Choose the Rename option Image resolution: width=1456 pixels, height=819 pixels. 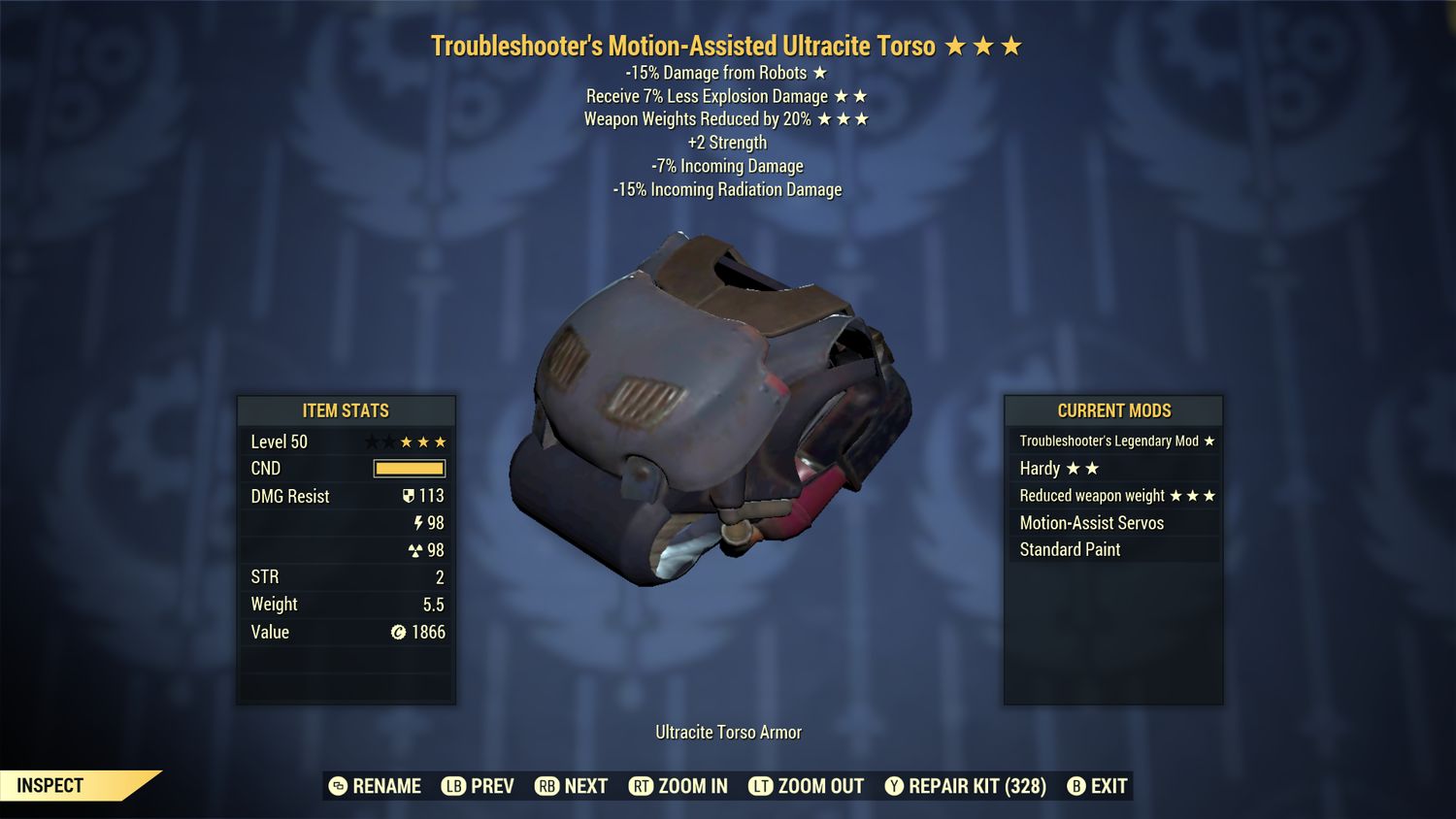375,786
